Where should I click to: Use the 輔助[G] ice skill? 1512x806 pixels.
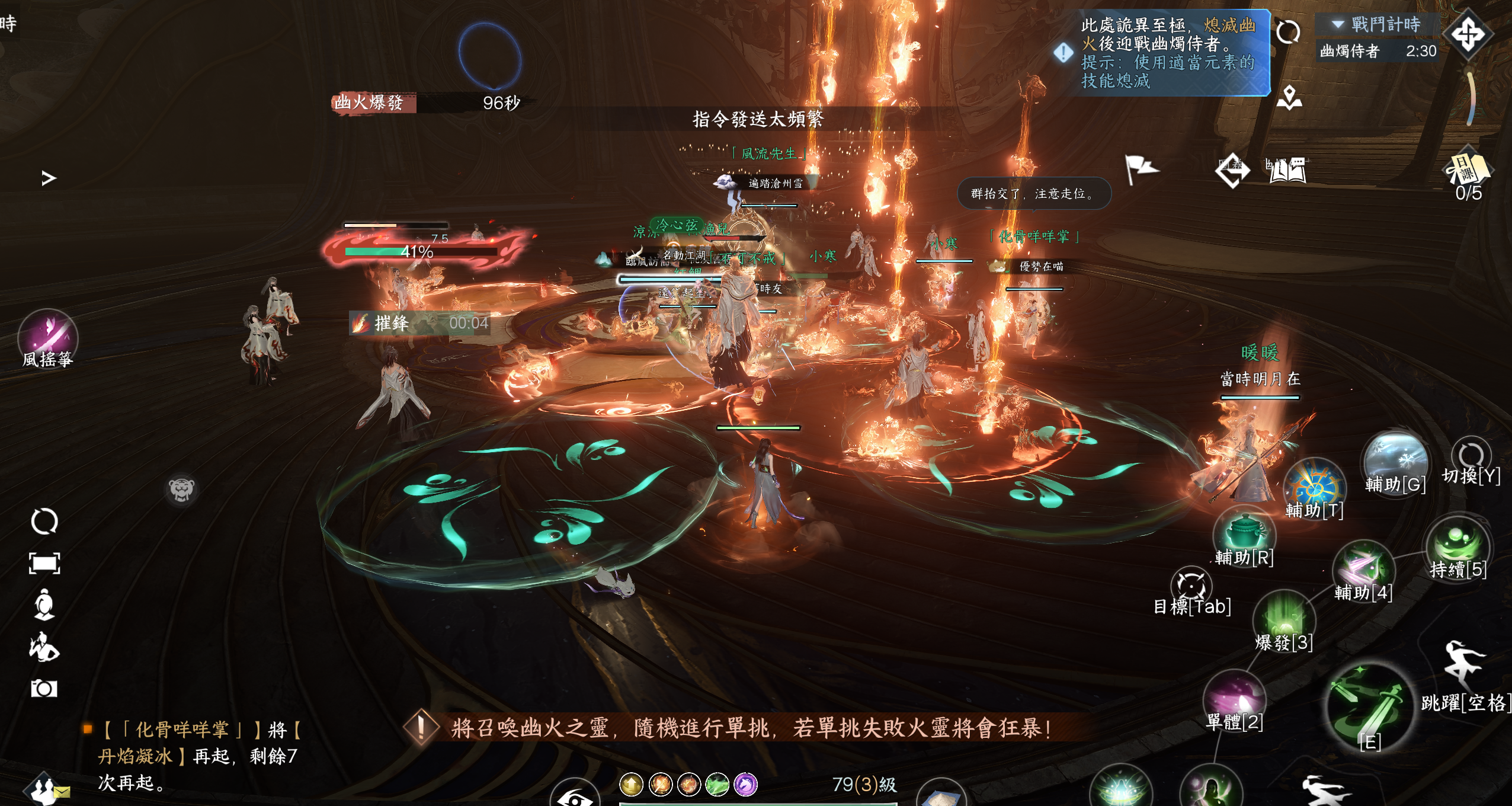1394,461
